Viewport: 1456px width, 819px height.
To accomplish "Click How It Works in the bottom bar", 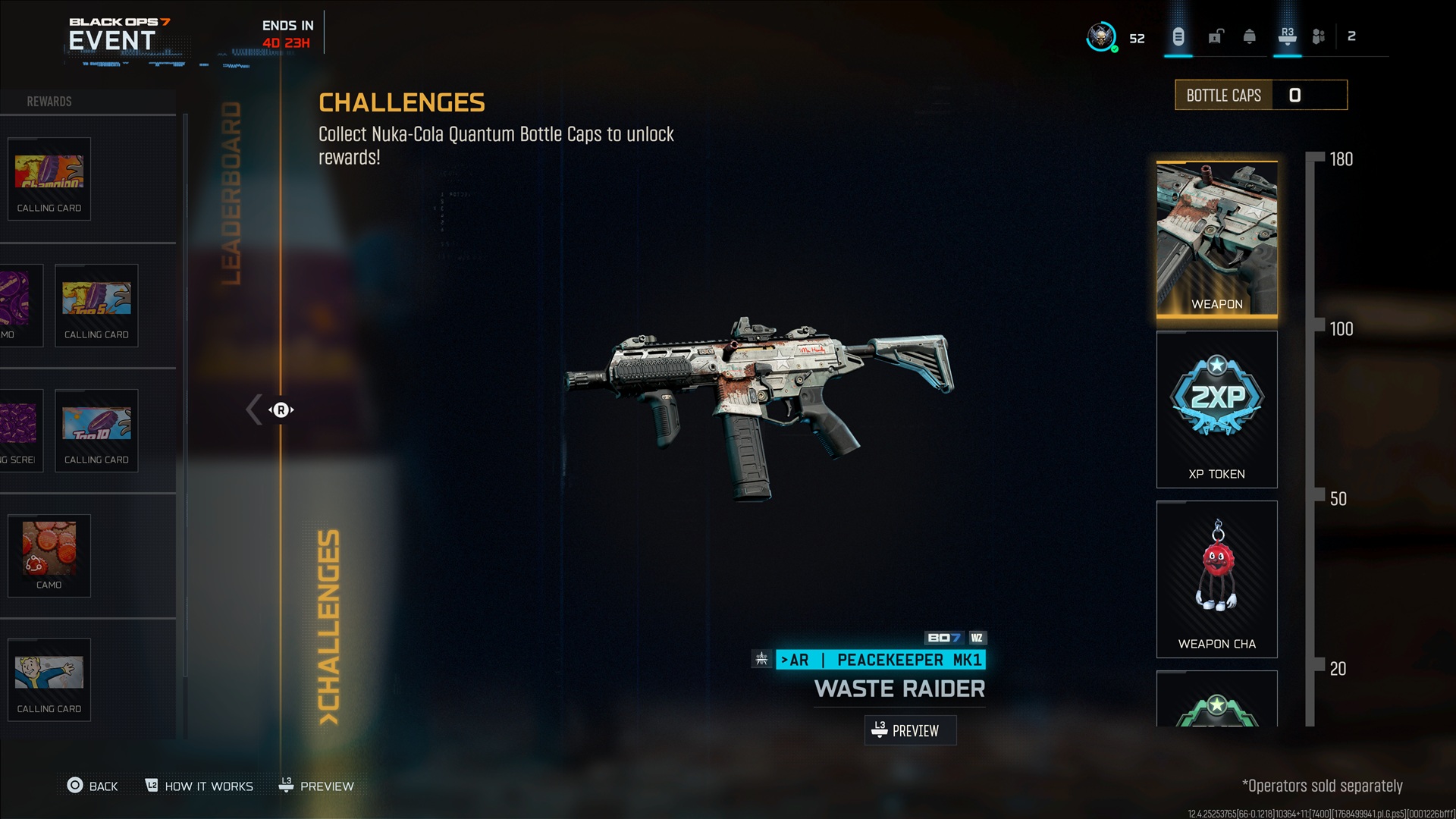I will [x=199, y=786].
